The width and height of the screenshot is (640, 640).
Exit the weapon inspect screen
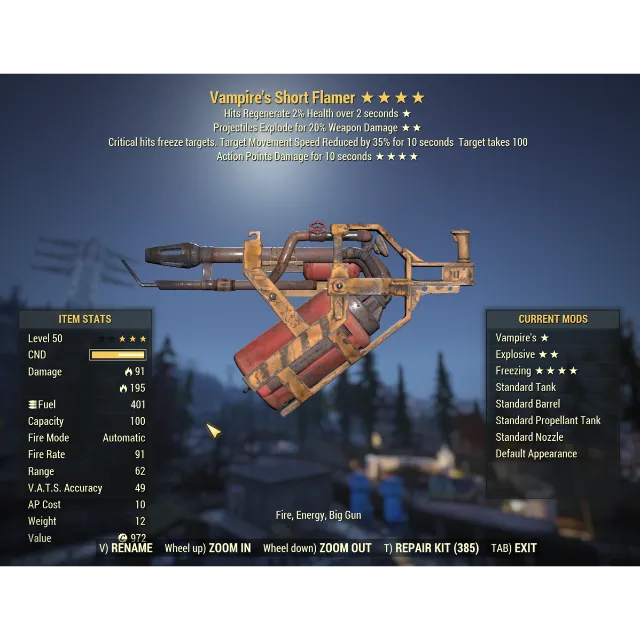pos(514,548)
